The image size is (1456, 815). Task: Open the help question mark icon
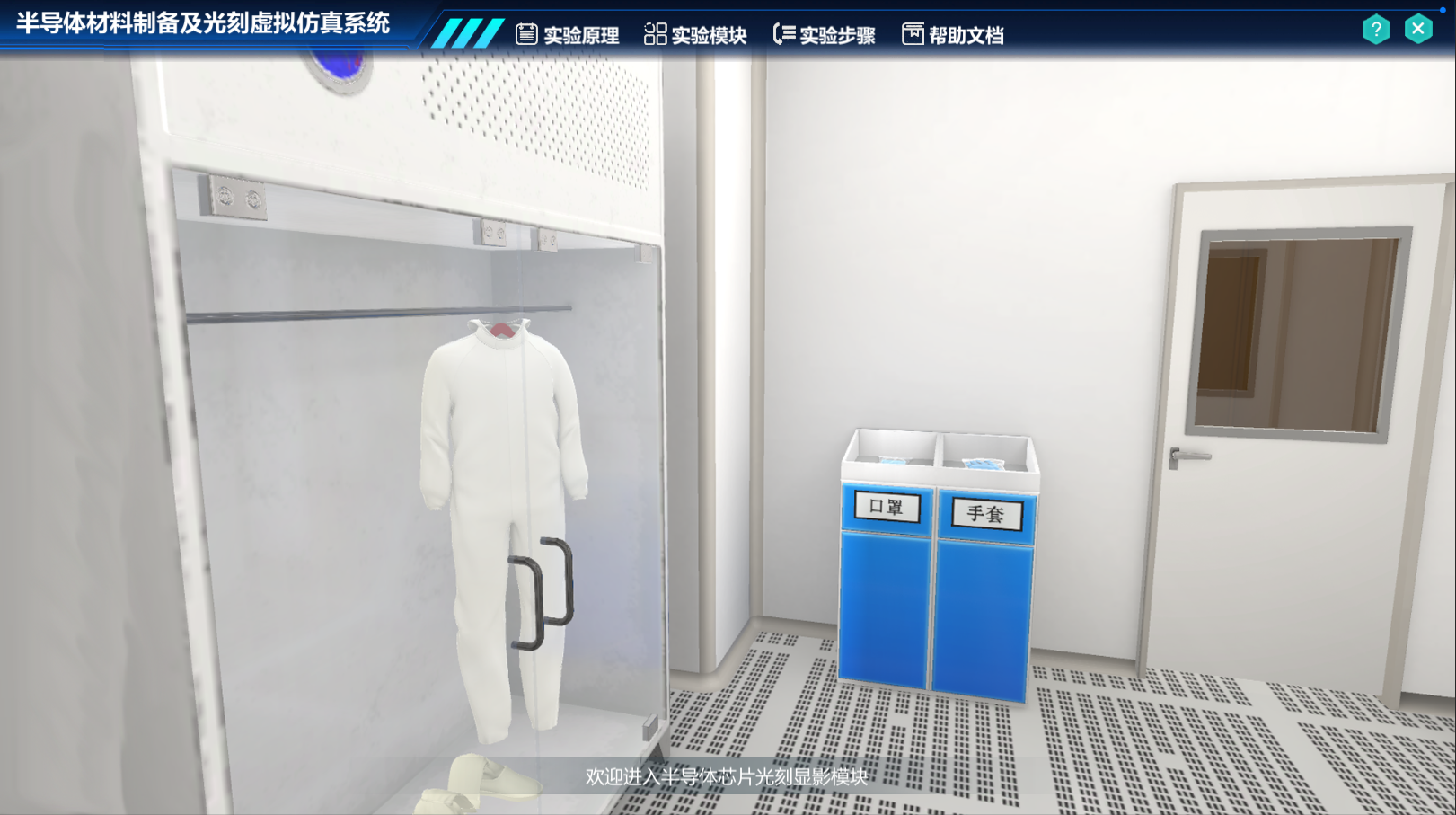coord(1374,29)
